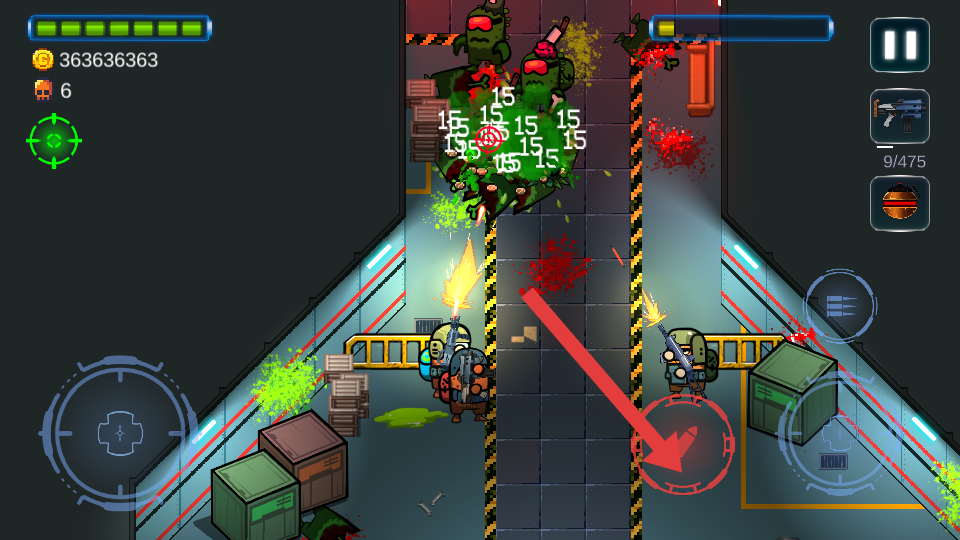
Task: Switch weapon via the assault rifle icon
Action: click(x=899, y=116)
